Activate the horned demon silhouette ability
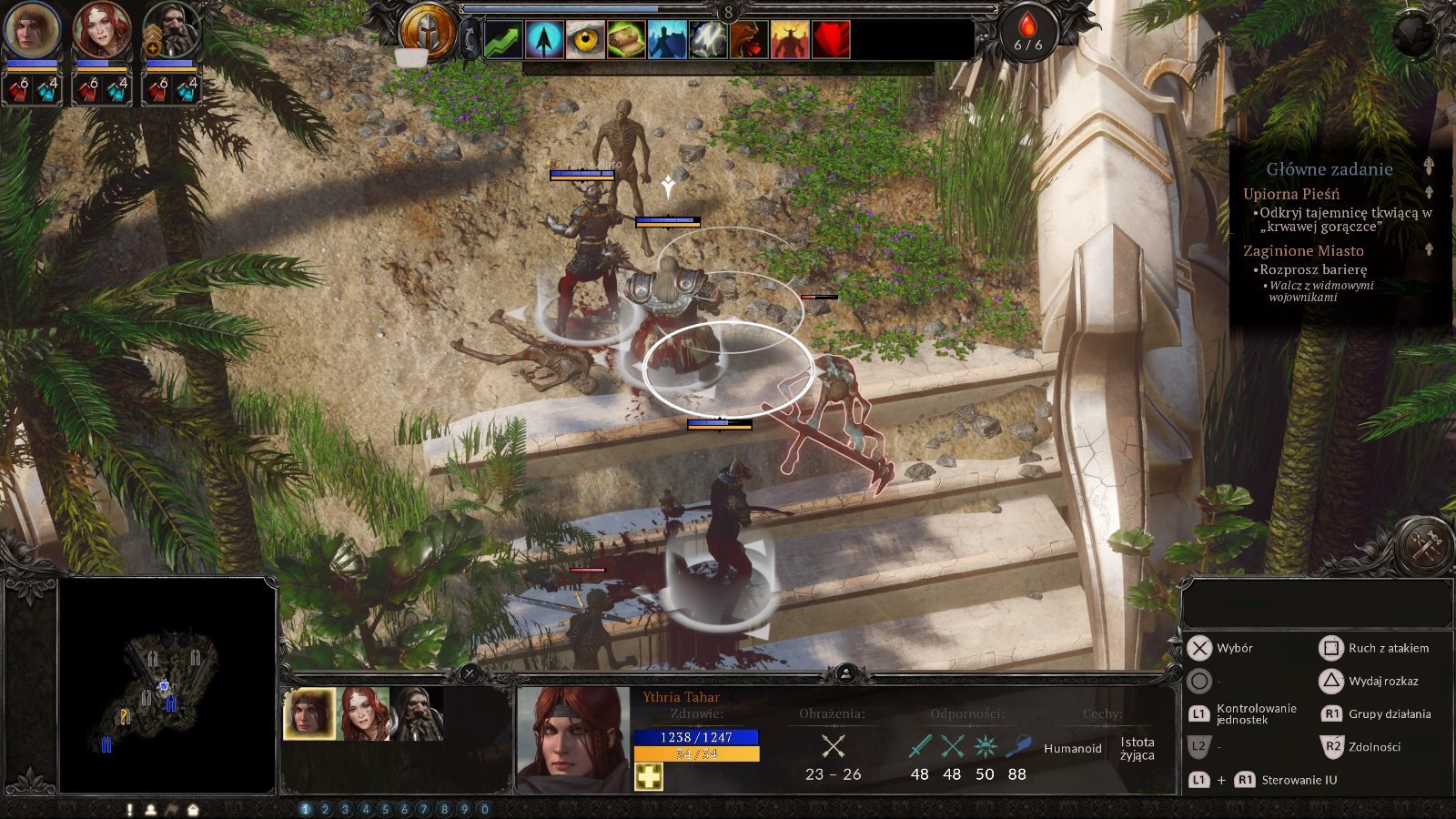Viewport: 1456px width, 819px height. pyautogui.click(x=789, y=40)
